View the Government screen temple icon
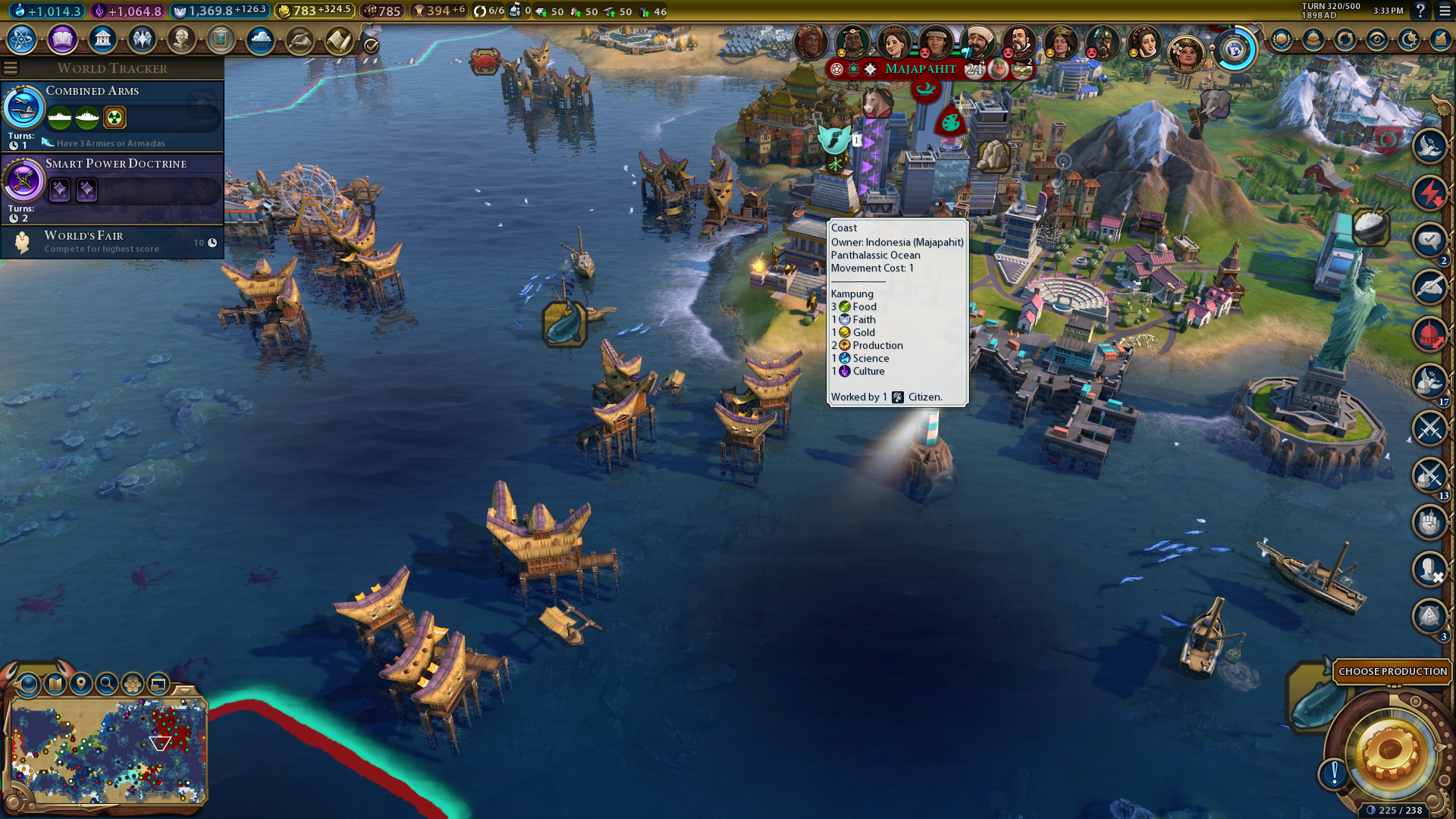 [x=102, y=39]
